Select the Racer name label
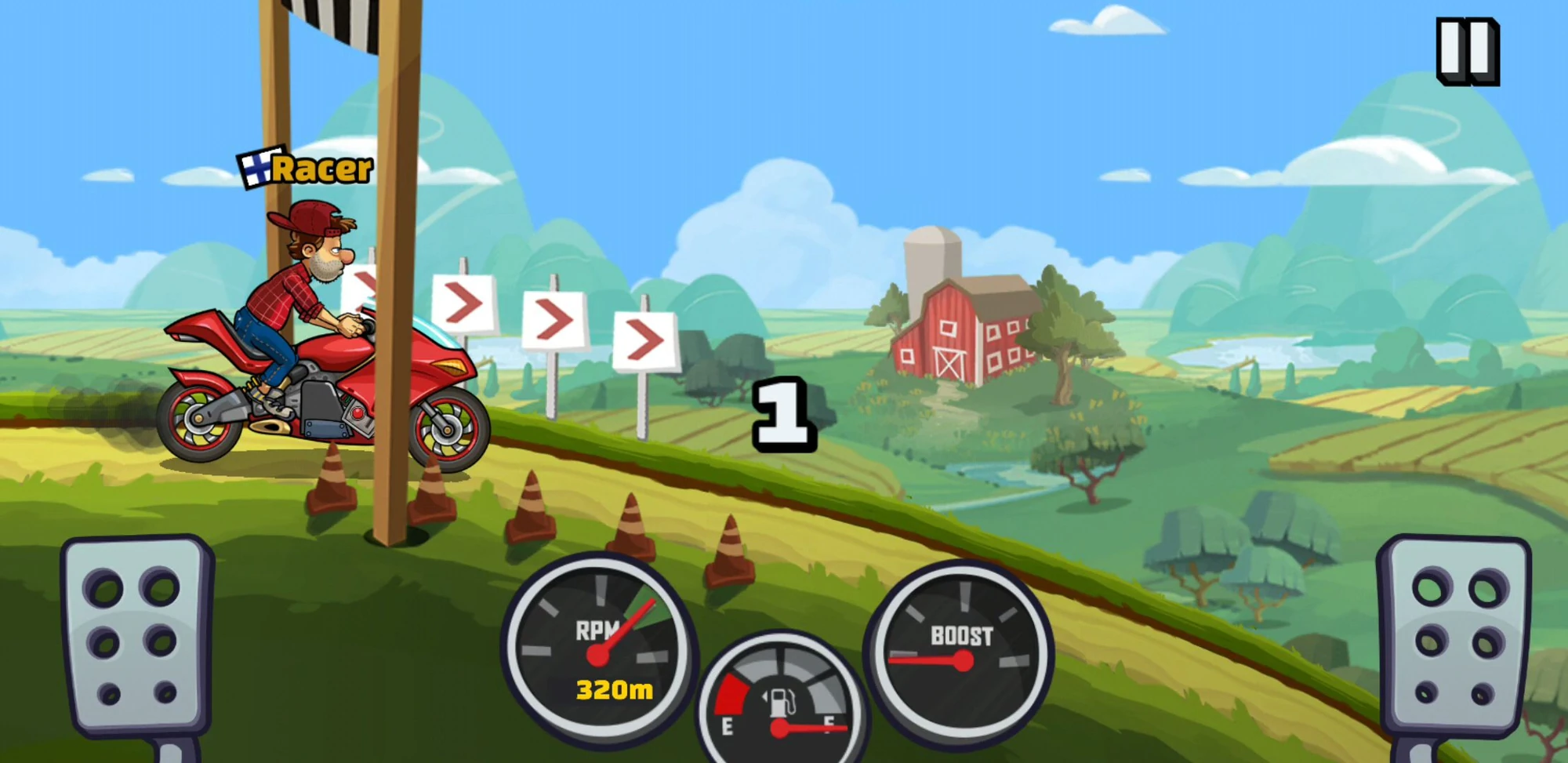The height and width of the screenshot is (763, 1568). [321, 169]
